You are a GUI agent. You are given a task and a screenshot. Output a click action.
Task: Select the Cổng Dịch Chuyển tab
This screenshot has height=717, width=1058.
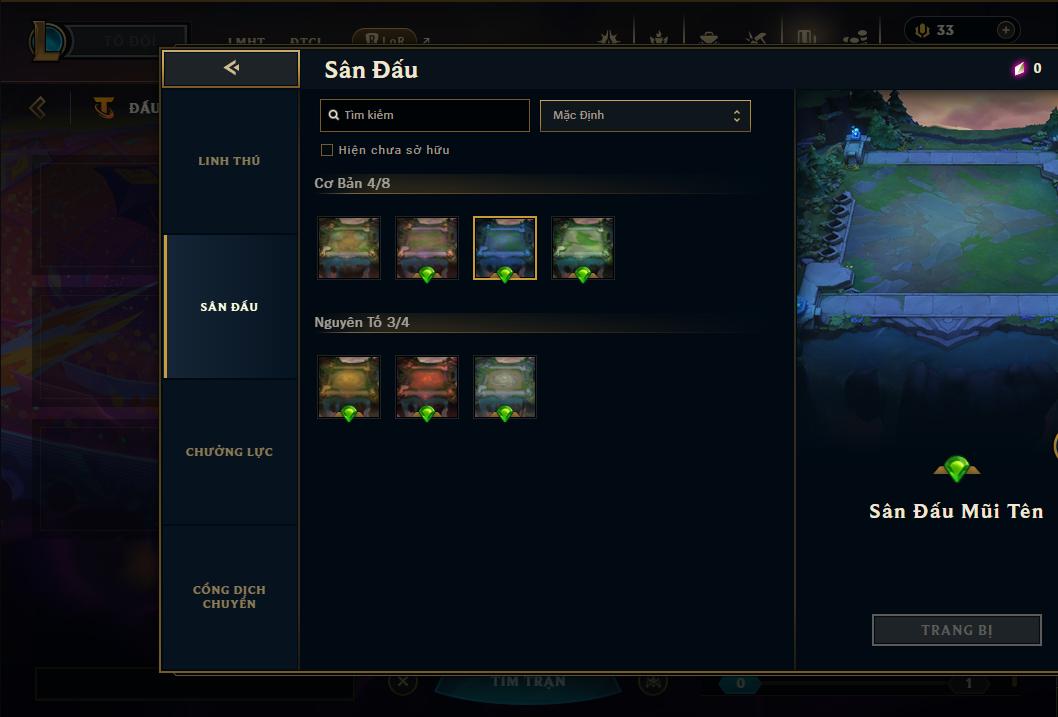click(x=229, y=597)
